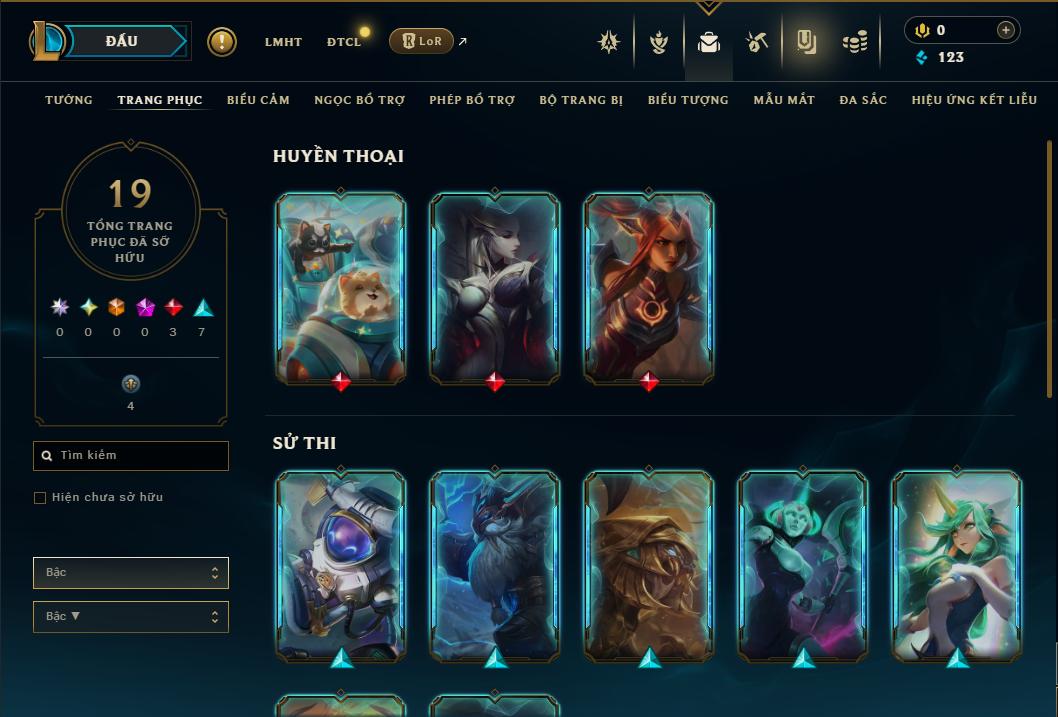1058x717 pixels.
Task: Click the ĐẤU play button
Action: [122, 41]
